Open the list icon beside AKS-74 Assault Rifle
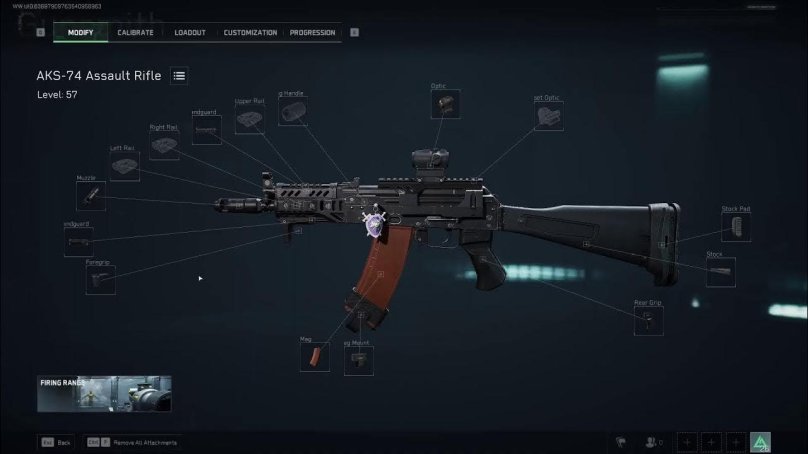808x454 pixels. click(179, 76)
